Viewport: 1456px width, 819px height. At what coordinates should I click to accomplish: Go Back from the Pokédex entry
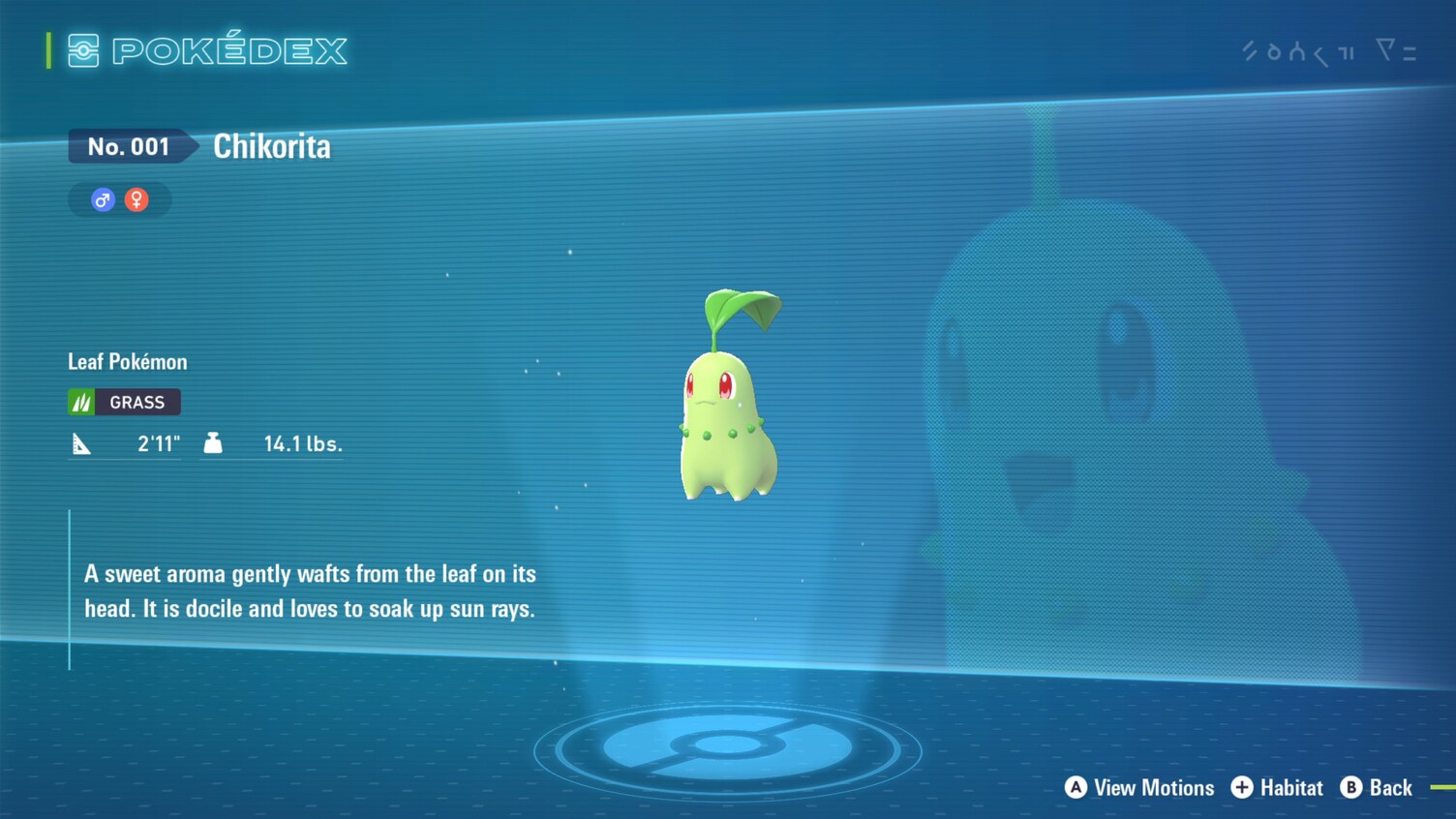1377,788
